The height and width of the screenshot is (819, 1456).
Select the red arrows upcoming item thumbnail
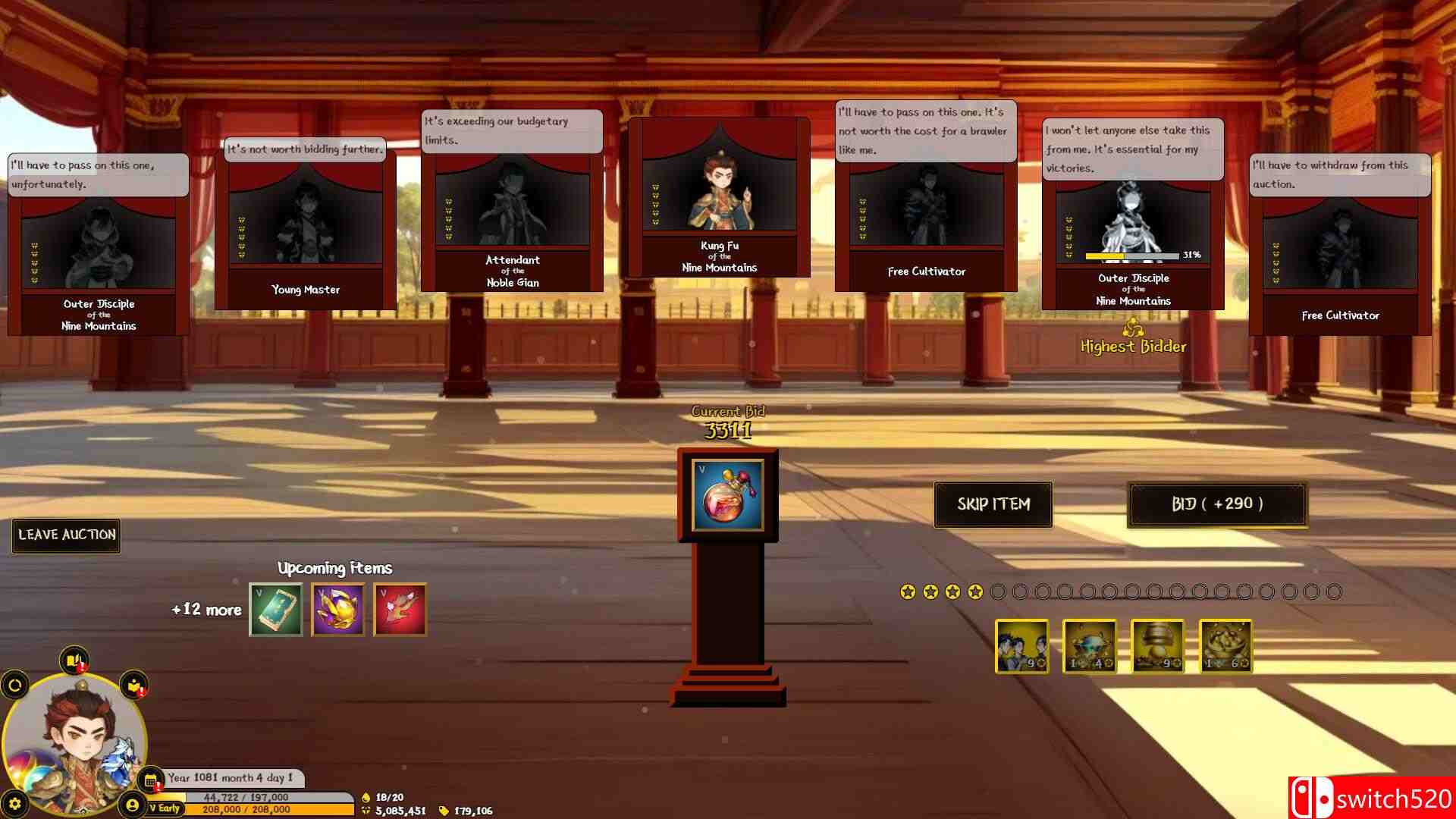[x=400, y=610]
